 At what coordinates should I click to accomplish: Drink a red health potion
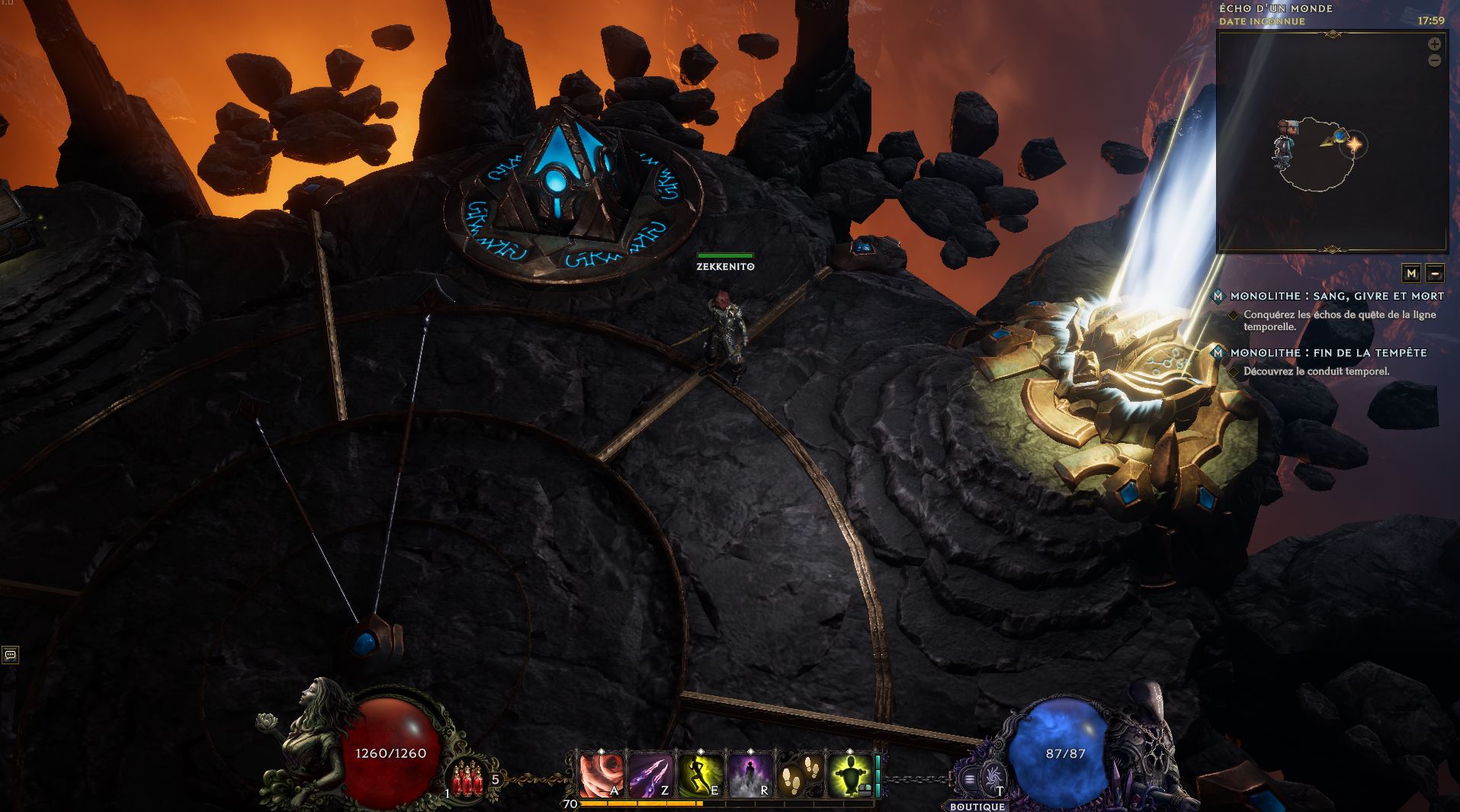tap(468, 780)
